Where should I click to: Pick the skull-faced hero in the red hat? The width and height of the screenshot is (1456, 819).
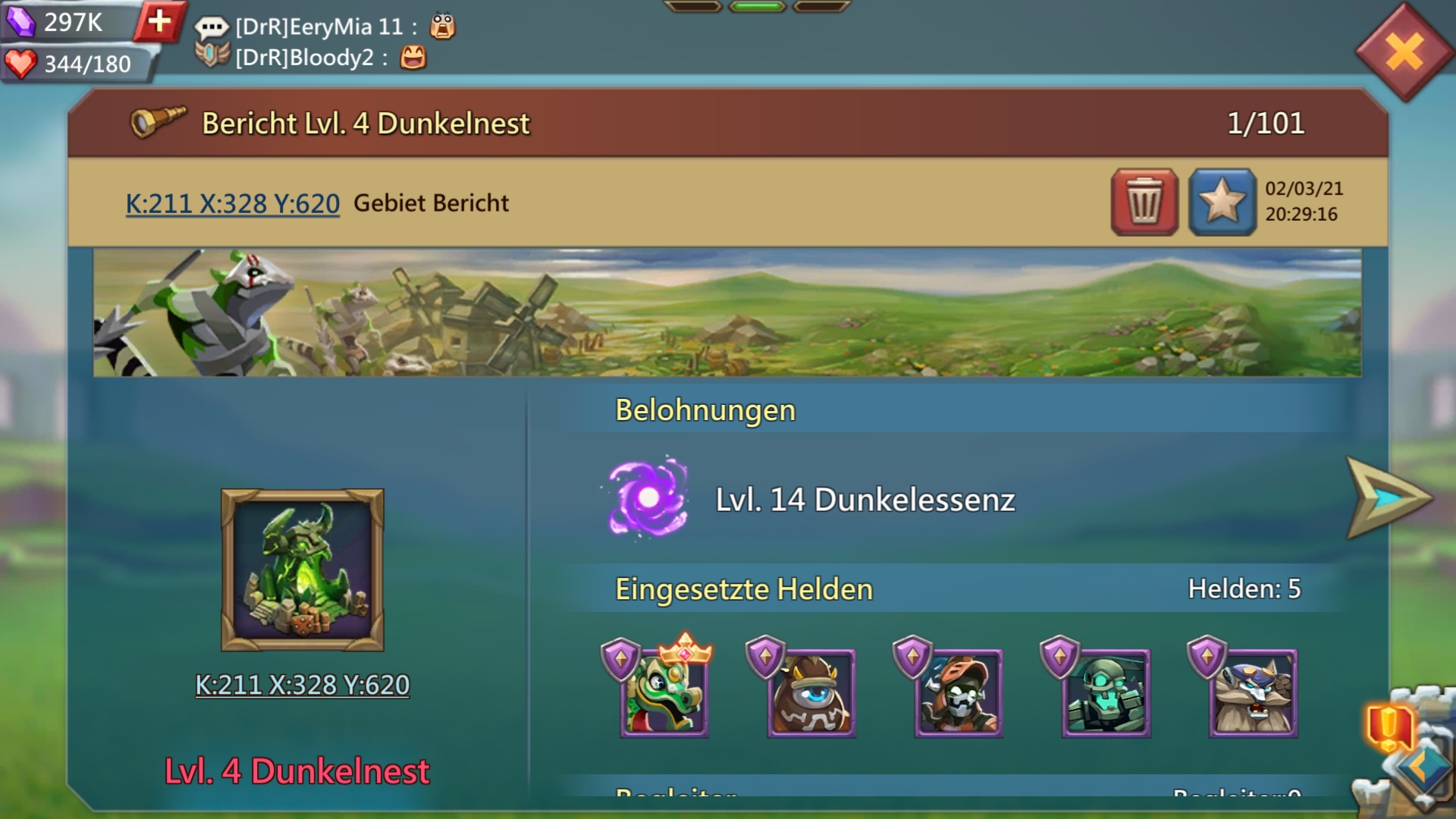click(958, 692)
